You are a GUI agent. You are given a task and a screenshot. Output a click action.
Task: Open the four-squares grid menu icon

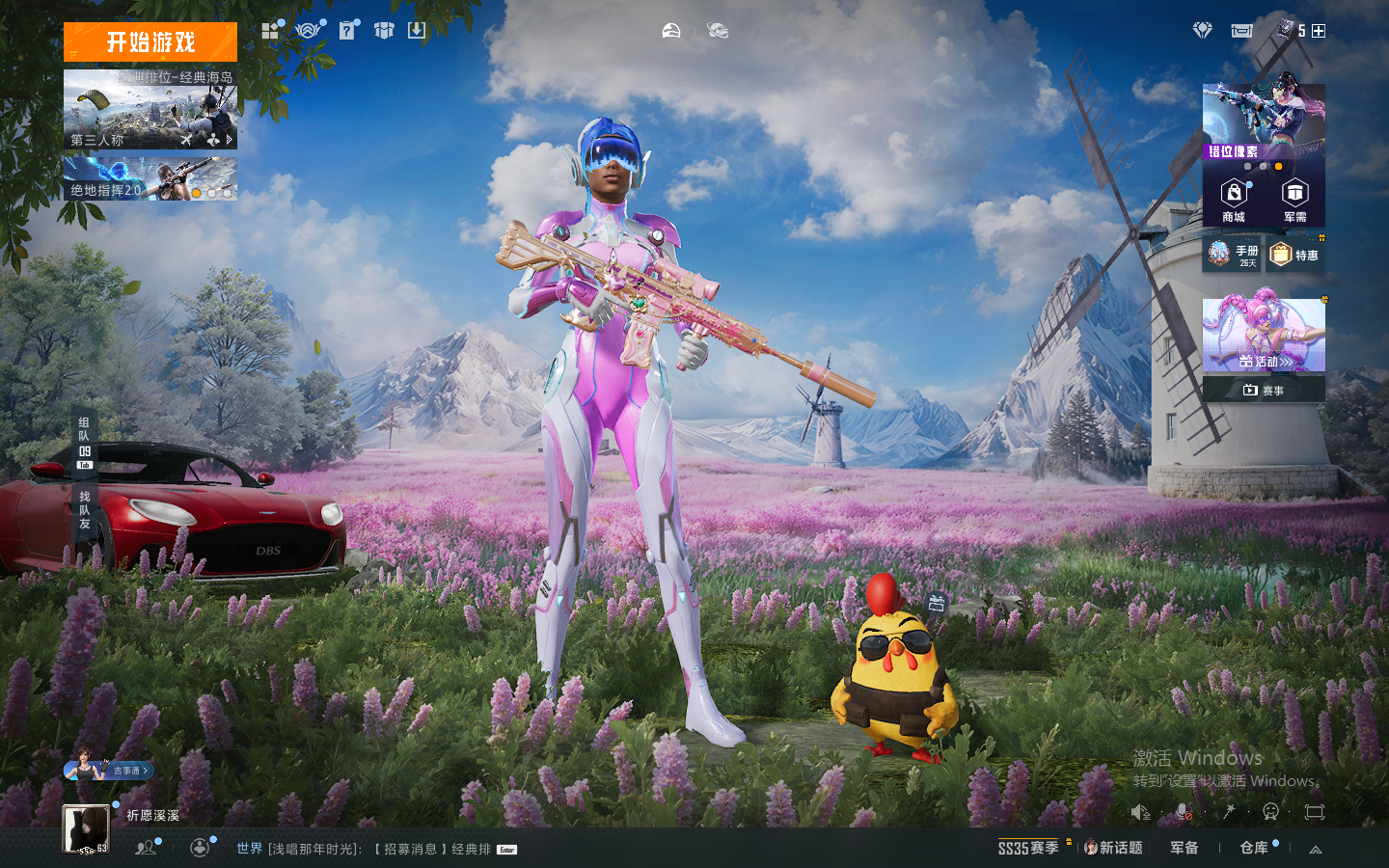click(270, 31)
